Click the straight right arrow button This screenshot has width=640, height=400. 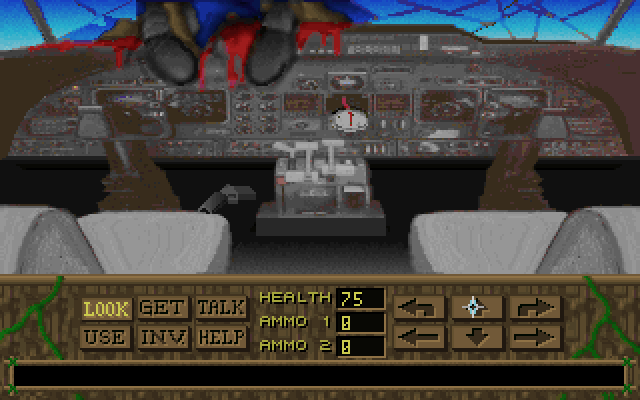[534, 337]
